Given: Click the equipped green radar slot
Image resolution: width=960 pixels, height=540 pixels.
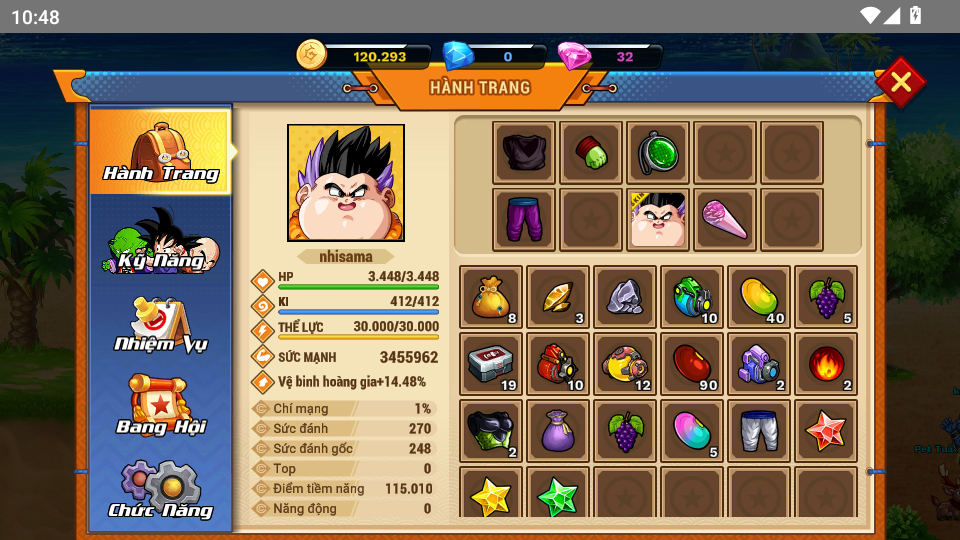Looking at the screenshot, I should click(658, 153).
